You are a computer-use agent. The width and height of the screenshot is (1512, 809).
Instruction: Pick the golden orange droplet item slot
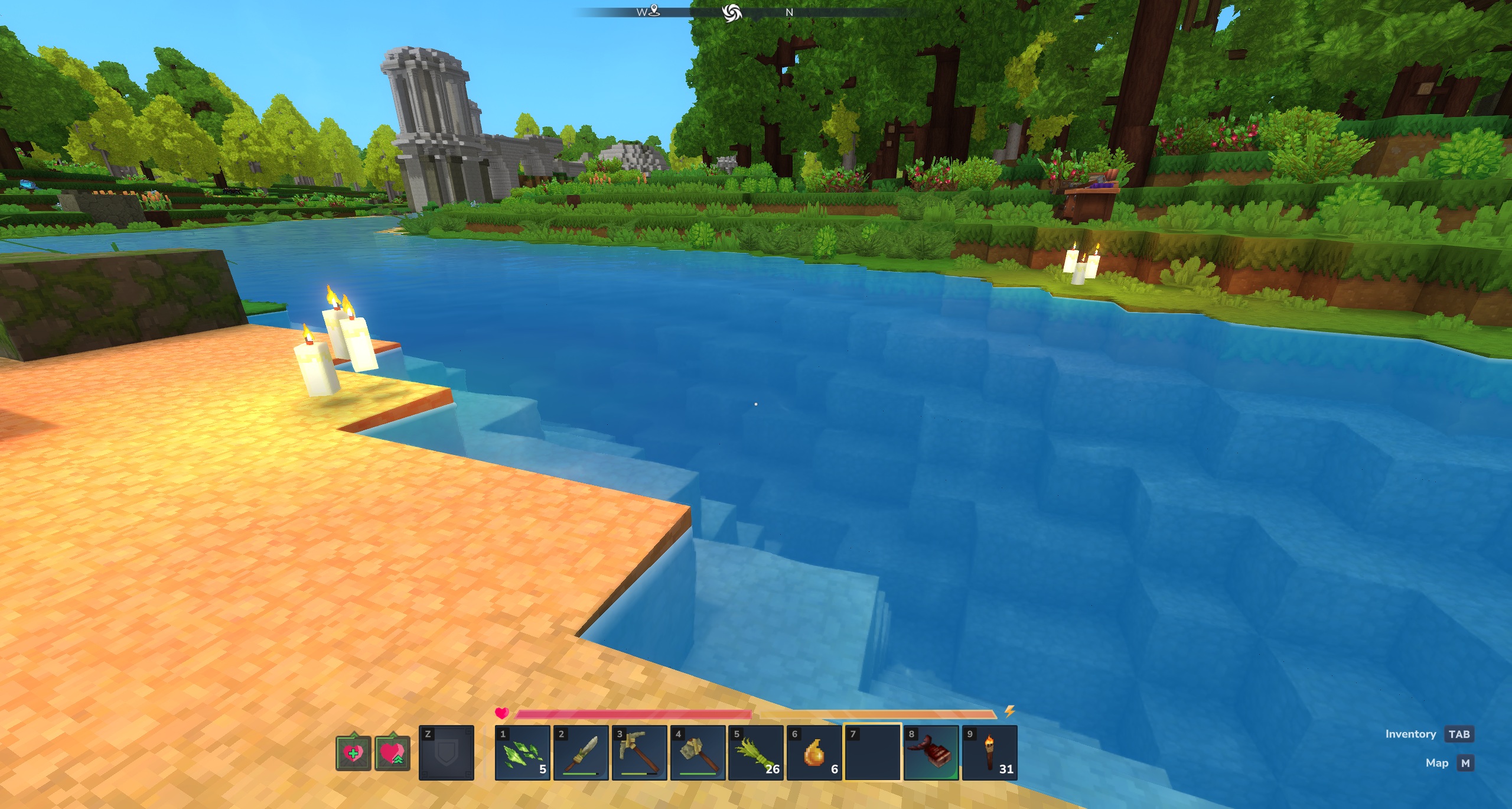pyautogui.click(x=814, y=753)
